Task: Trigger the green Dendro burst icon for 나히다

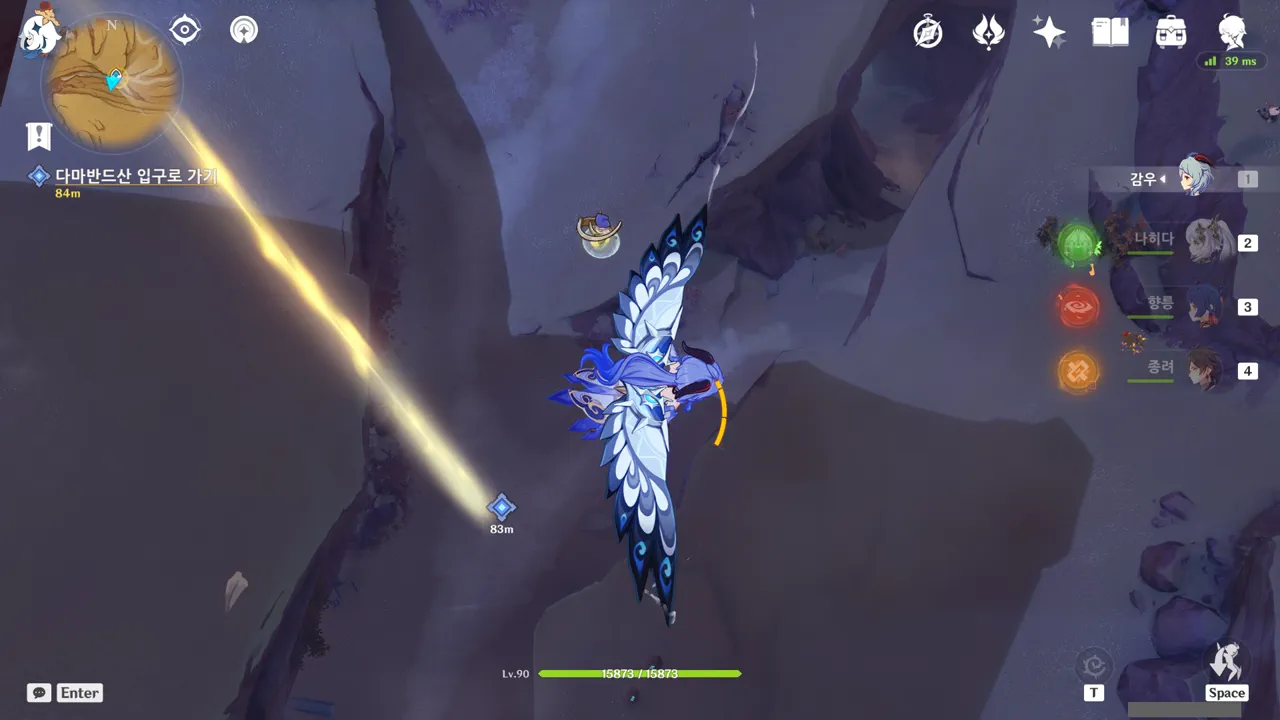Action: click(1079, 243)
